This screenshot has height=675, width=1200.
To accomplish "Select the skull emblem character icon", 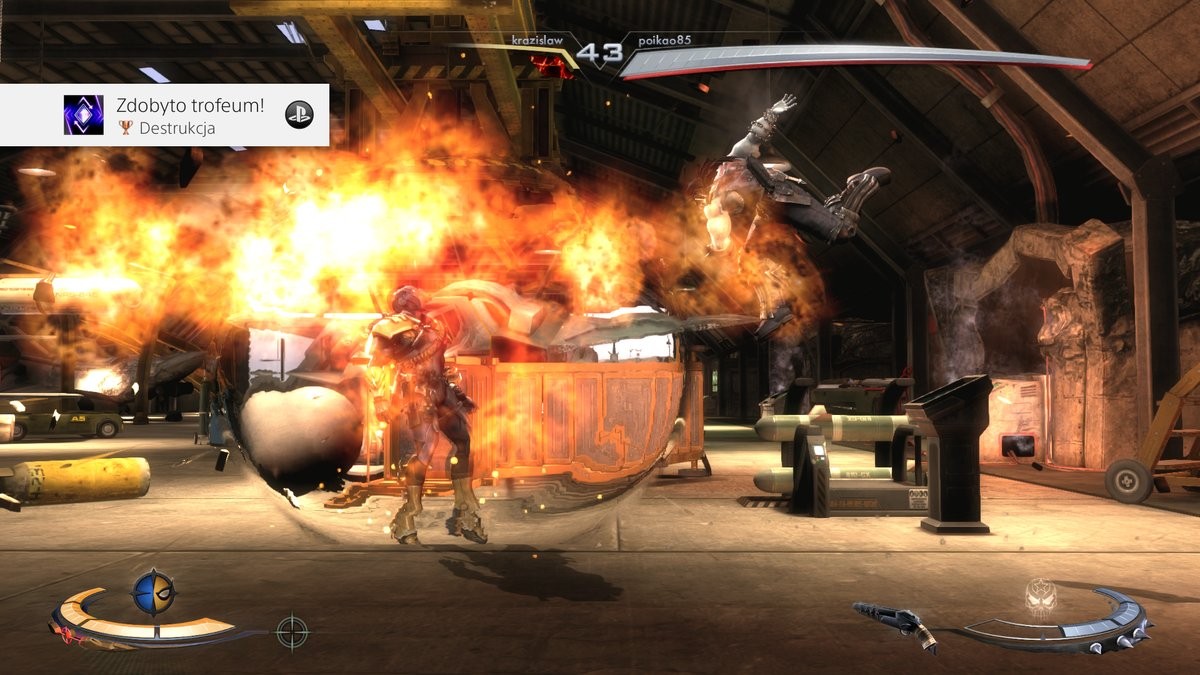I will 1042,596.
